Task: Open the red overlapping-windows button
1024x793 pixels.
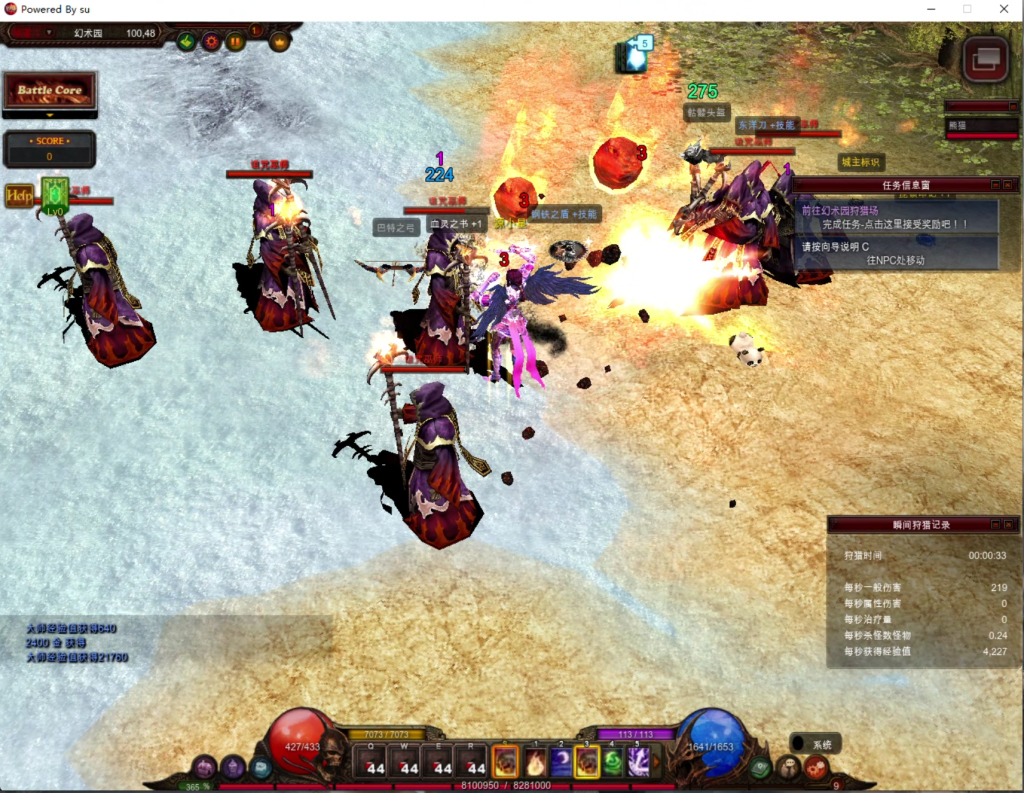Action: coord(985,59)
